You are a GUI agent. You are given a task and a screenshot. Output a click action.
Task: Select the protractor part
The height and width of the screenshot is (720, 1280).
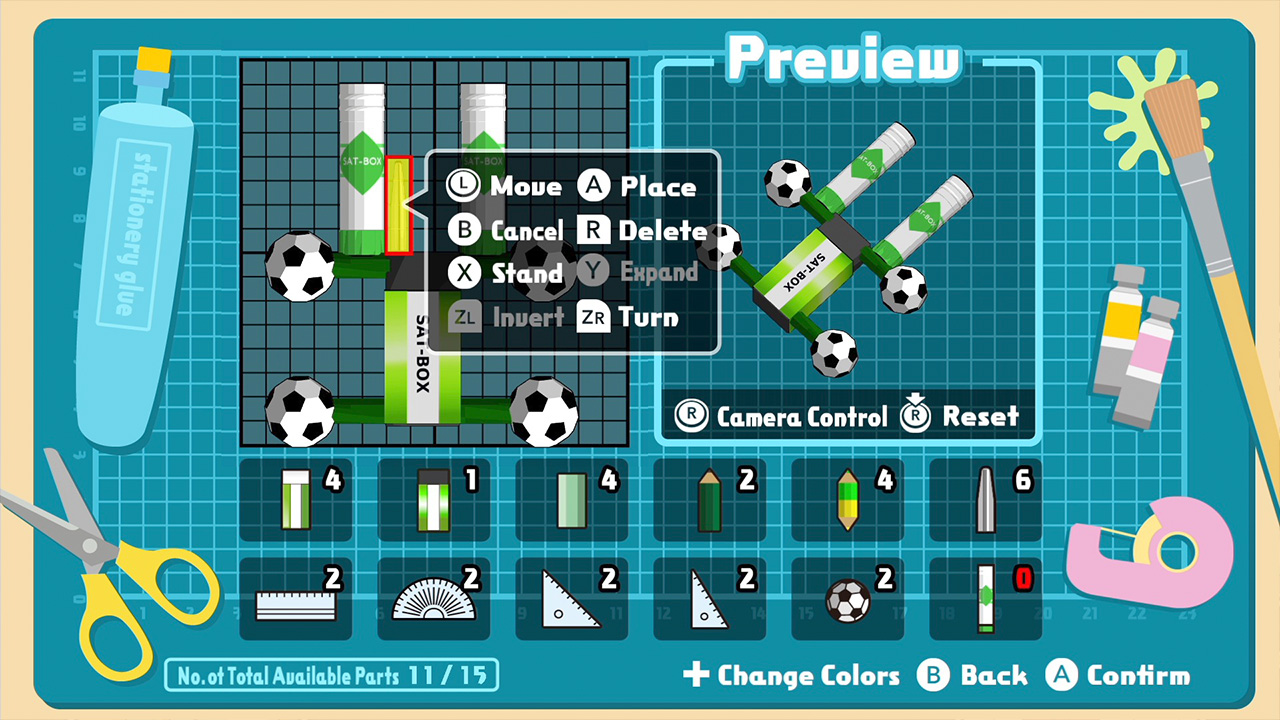point(434,598)
